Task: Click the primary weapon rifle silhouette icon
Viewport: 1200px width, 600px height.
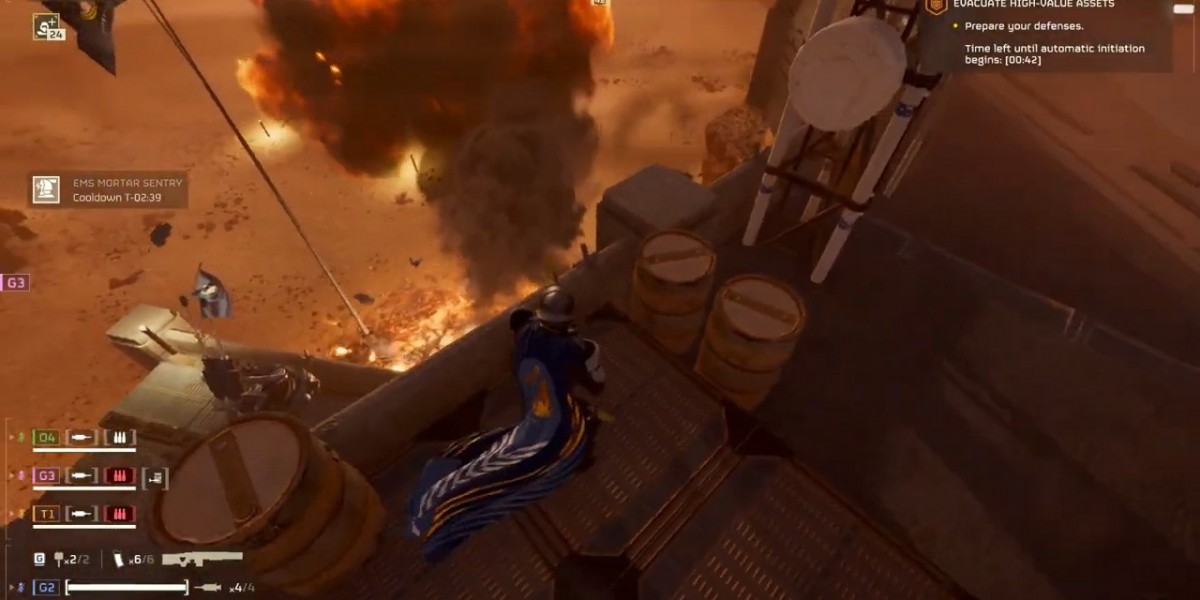Action: [203, 559]
